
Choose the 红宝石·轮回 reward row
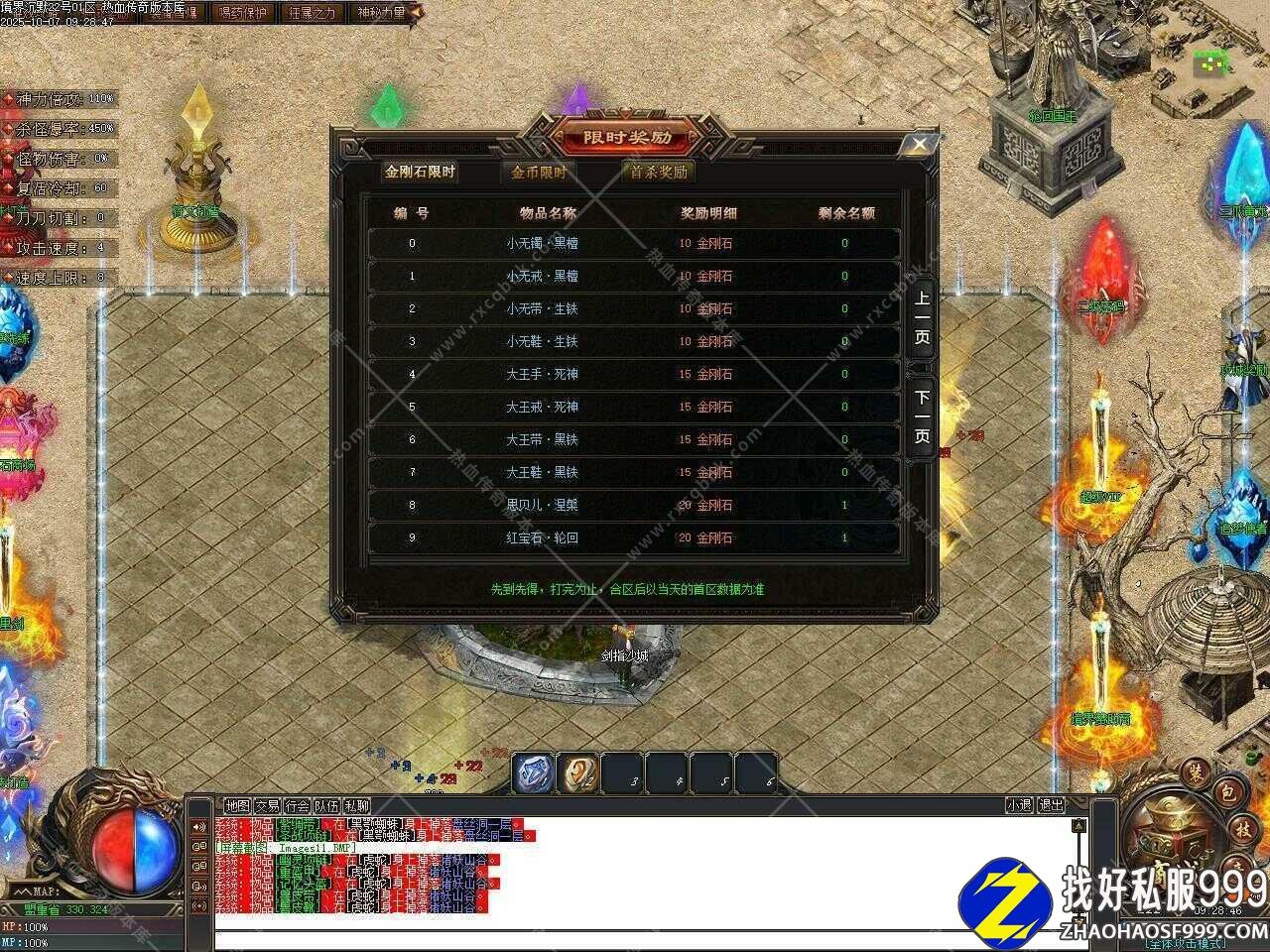[x=635, y=538]
